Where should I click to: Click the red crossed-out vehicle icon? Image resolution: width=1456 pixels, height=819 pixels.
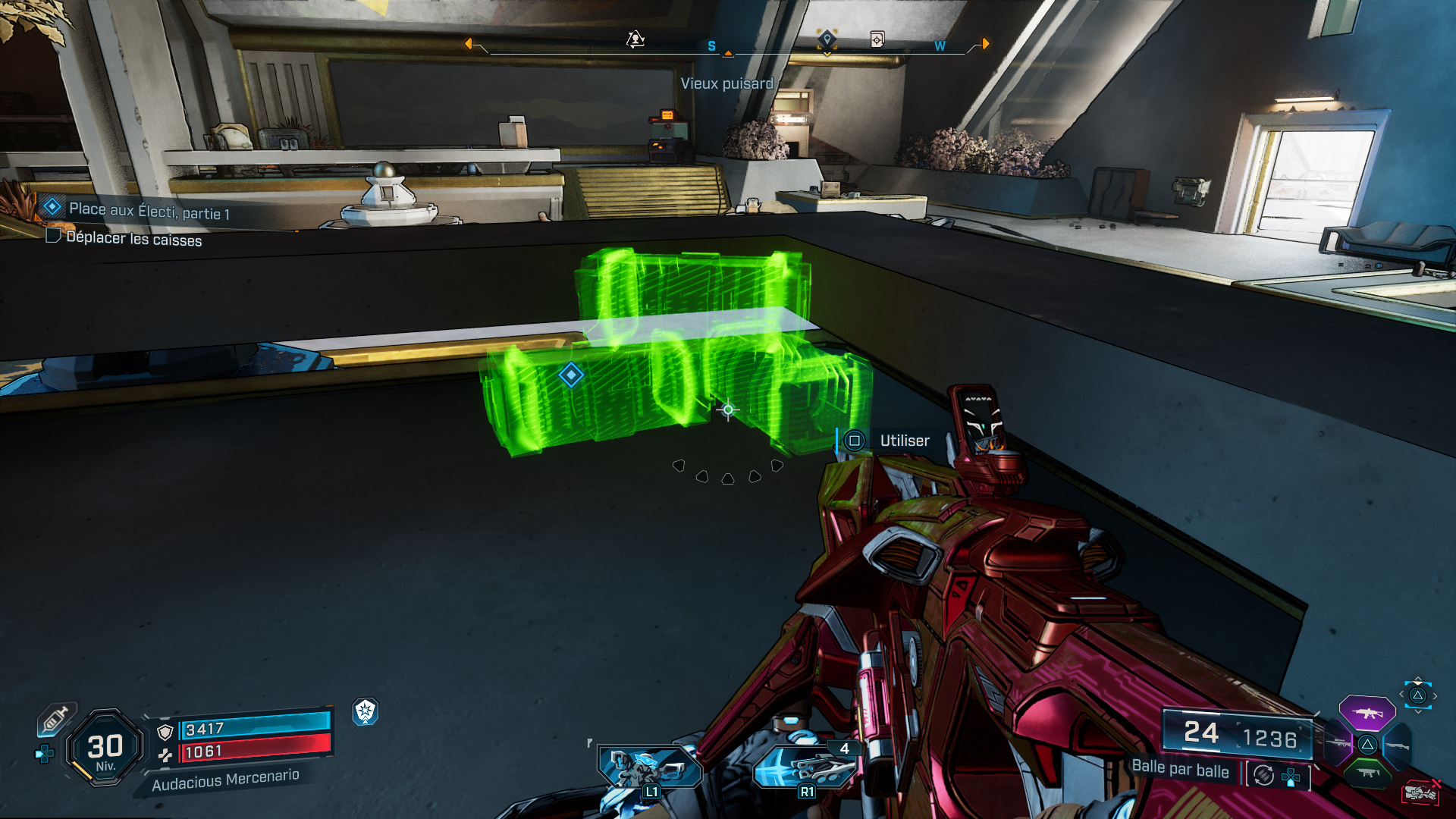click(1421, 792)
